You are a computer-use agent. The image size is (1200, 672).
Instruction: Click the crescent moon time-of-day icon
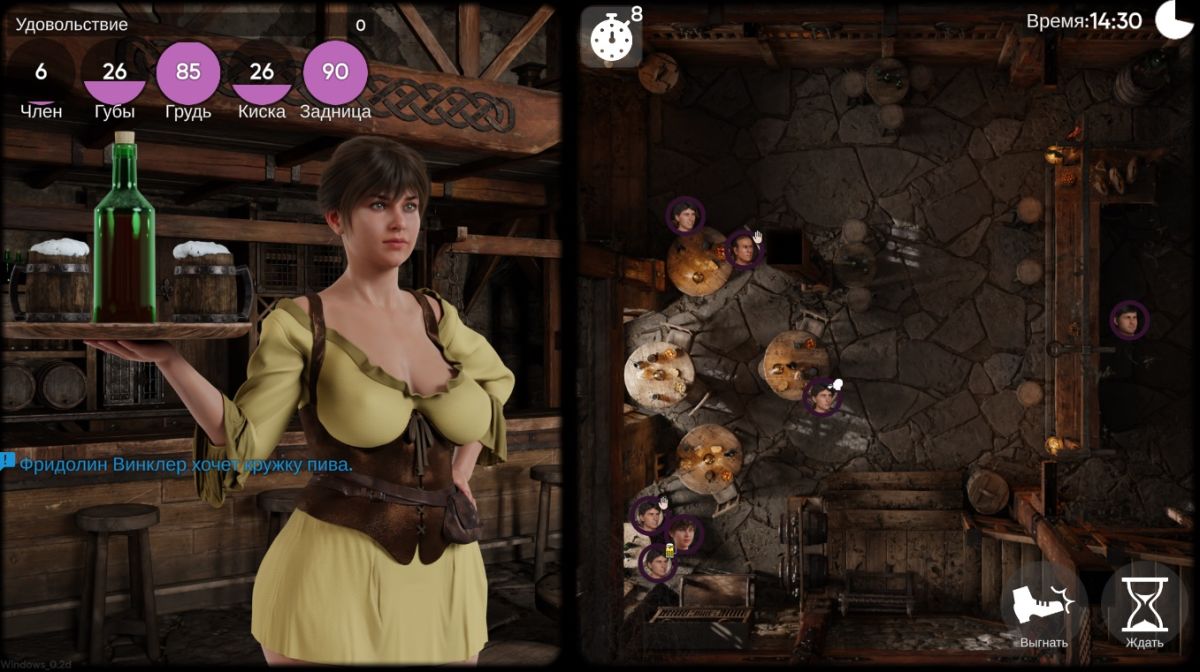point(1173,20)
